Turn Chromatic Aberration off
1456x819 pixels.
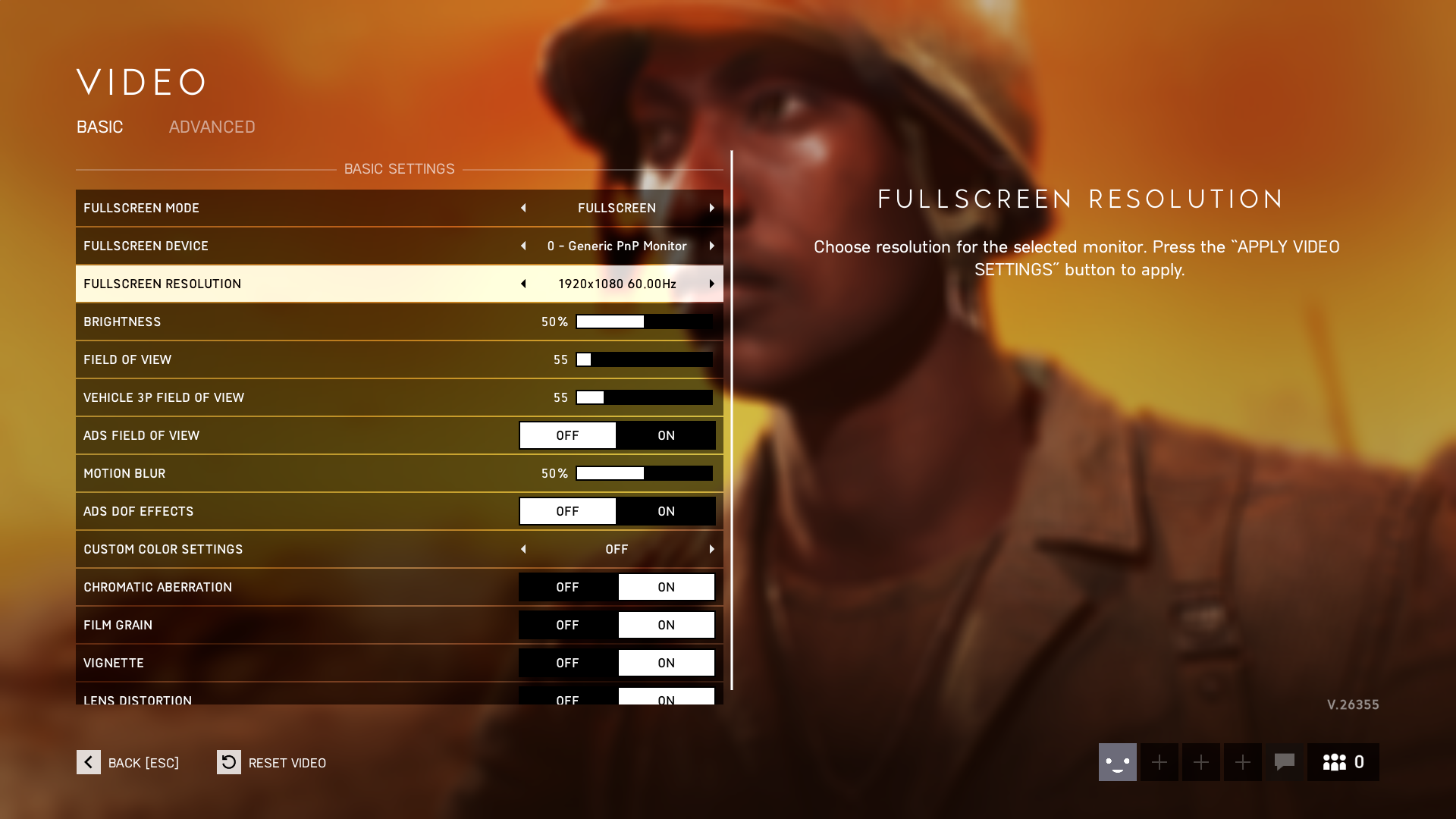click(567, 587)
